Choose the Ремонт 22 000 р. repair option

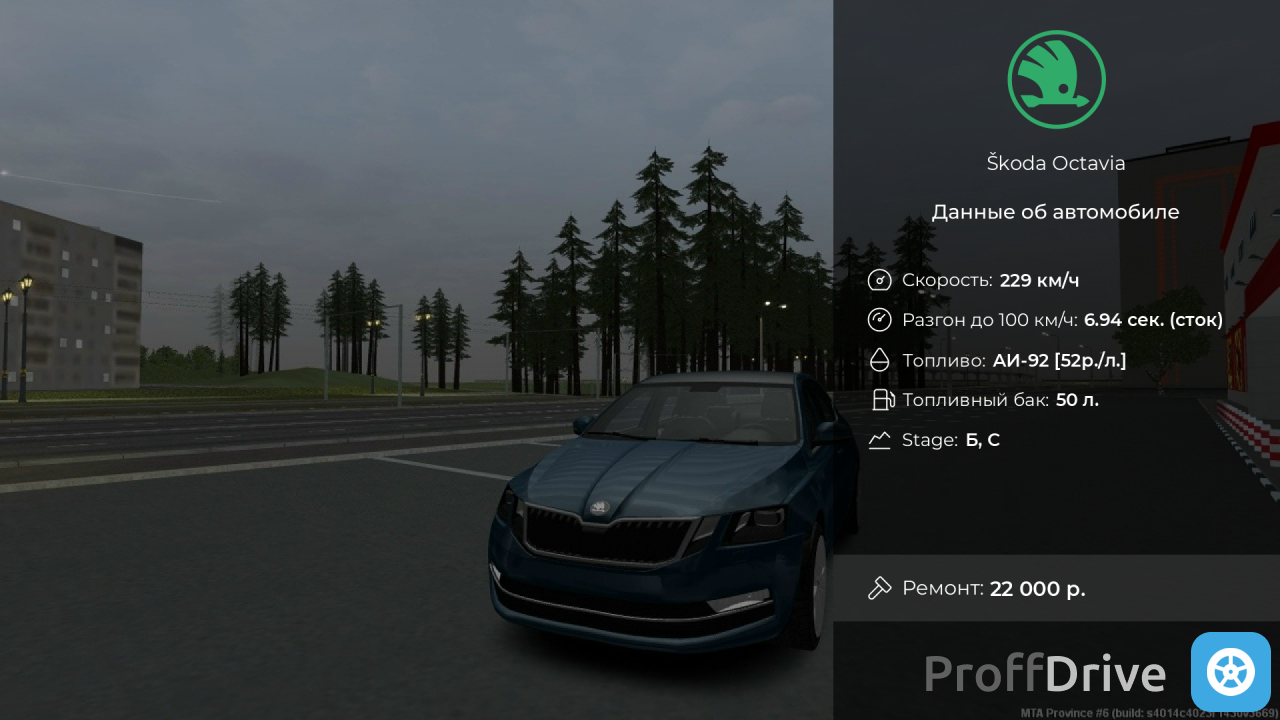pos(1055,588)
